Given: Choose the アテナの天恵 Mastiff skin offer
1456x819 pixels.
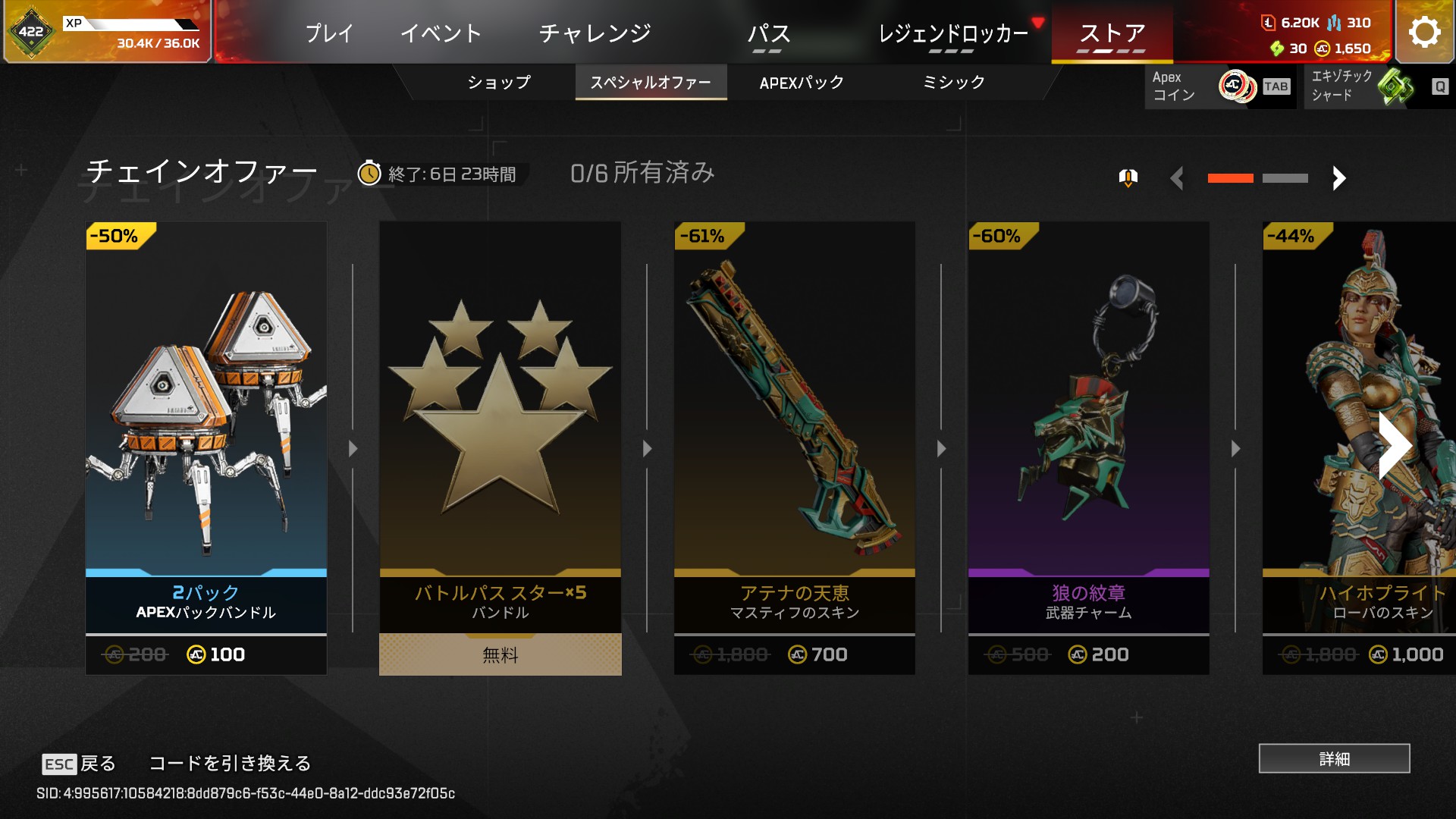Looking at the screenshot, I should (794, 447).
